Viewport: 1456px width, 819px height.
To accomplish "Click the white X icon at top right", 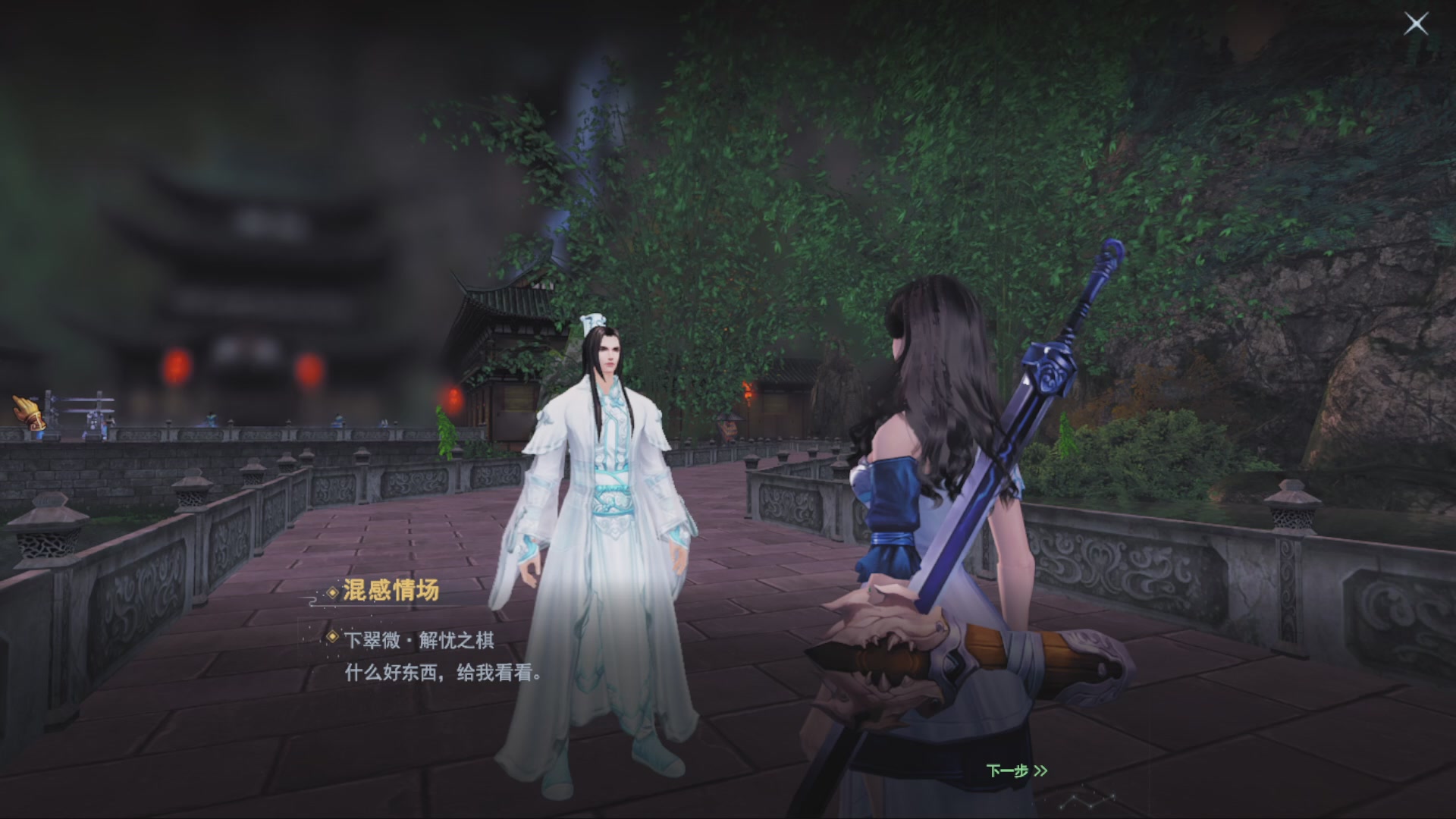I will tap(1416, 24).
